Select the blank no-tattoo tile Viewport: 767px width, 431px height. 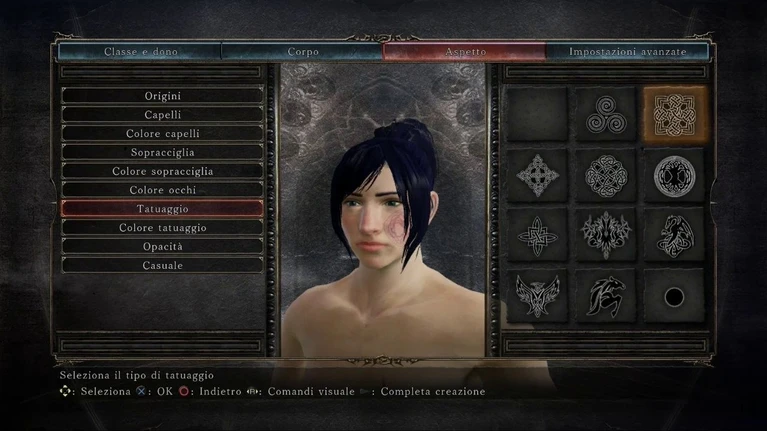[x=537, y=114]
